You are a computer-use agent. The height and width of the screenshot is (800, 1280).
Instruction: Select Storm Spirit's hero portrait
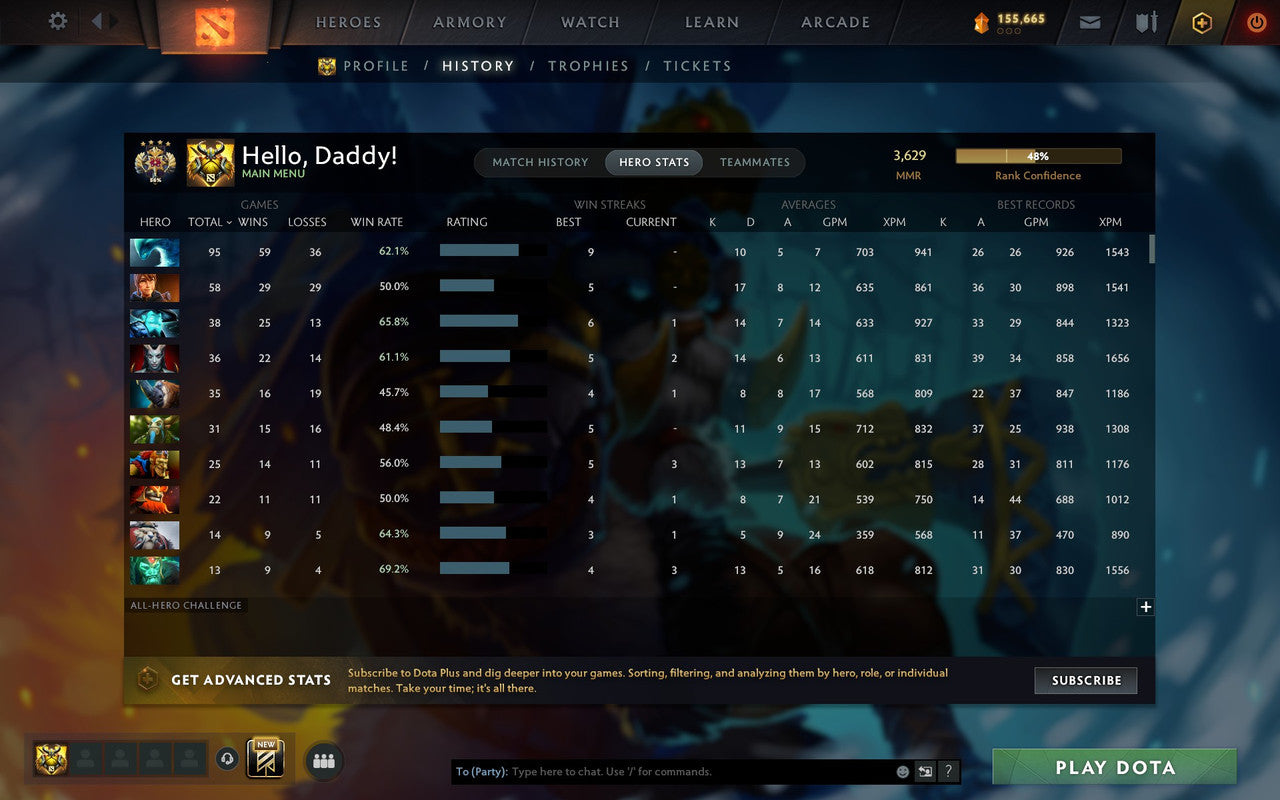[154, 321]
